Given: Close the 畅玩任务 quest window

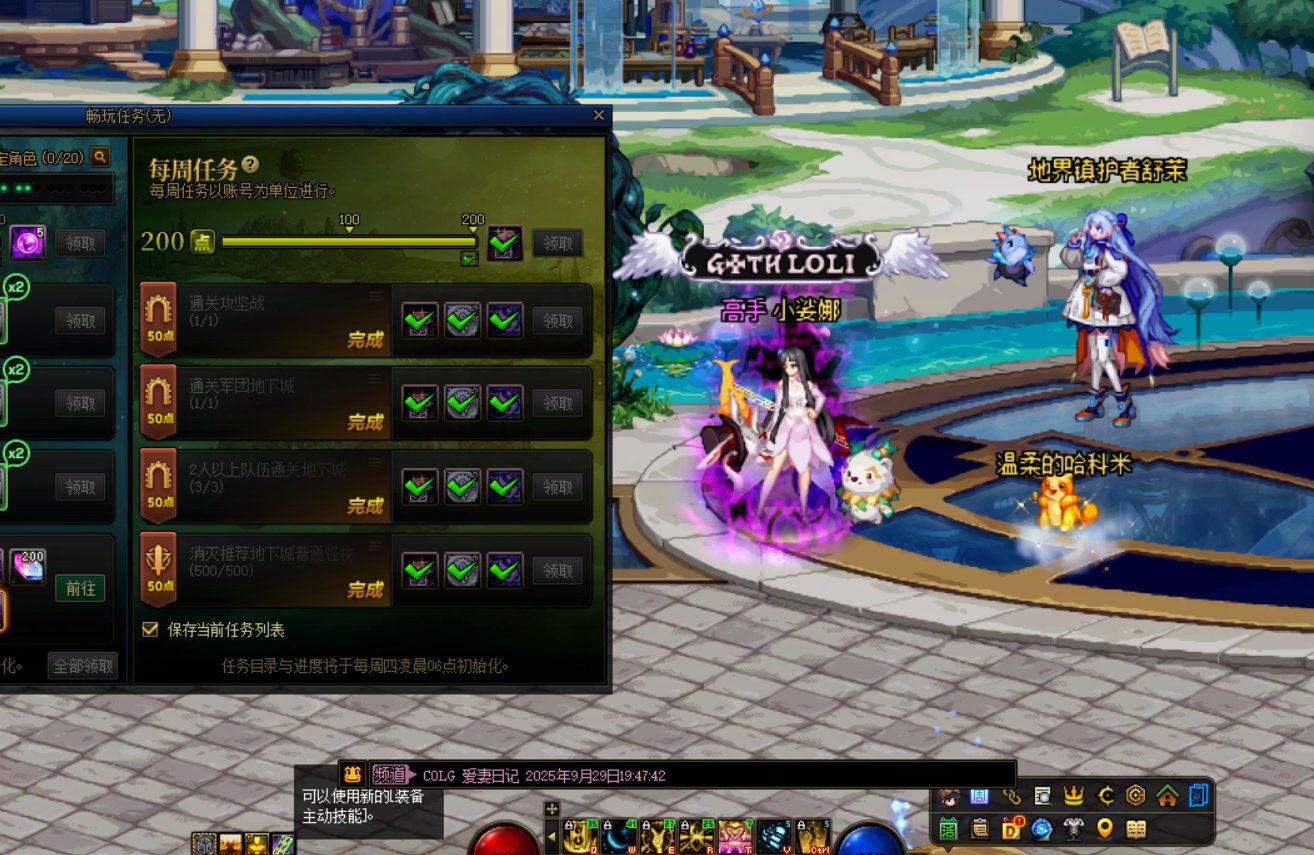Looking at the screenshot, I should pyautogui.click(x=598, y=116).
